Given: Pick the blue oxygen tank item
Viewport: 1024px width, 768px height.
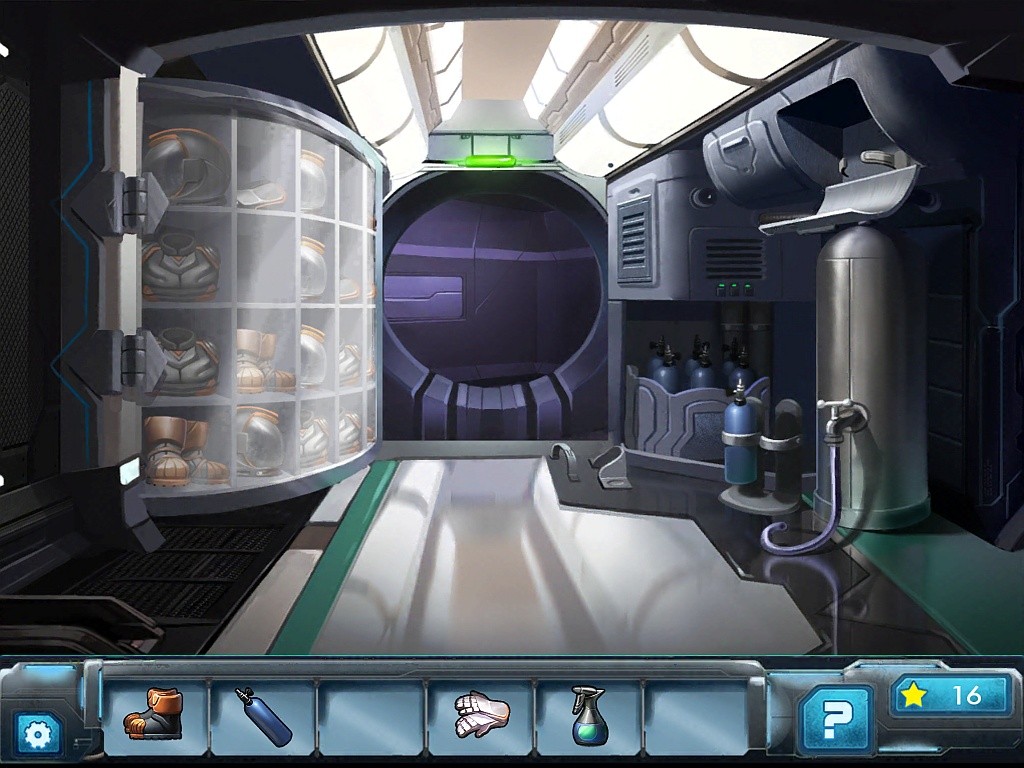Looking at the screenshot, I should click(x=263, y=717).
